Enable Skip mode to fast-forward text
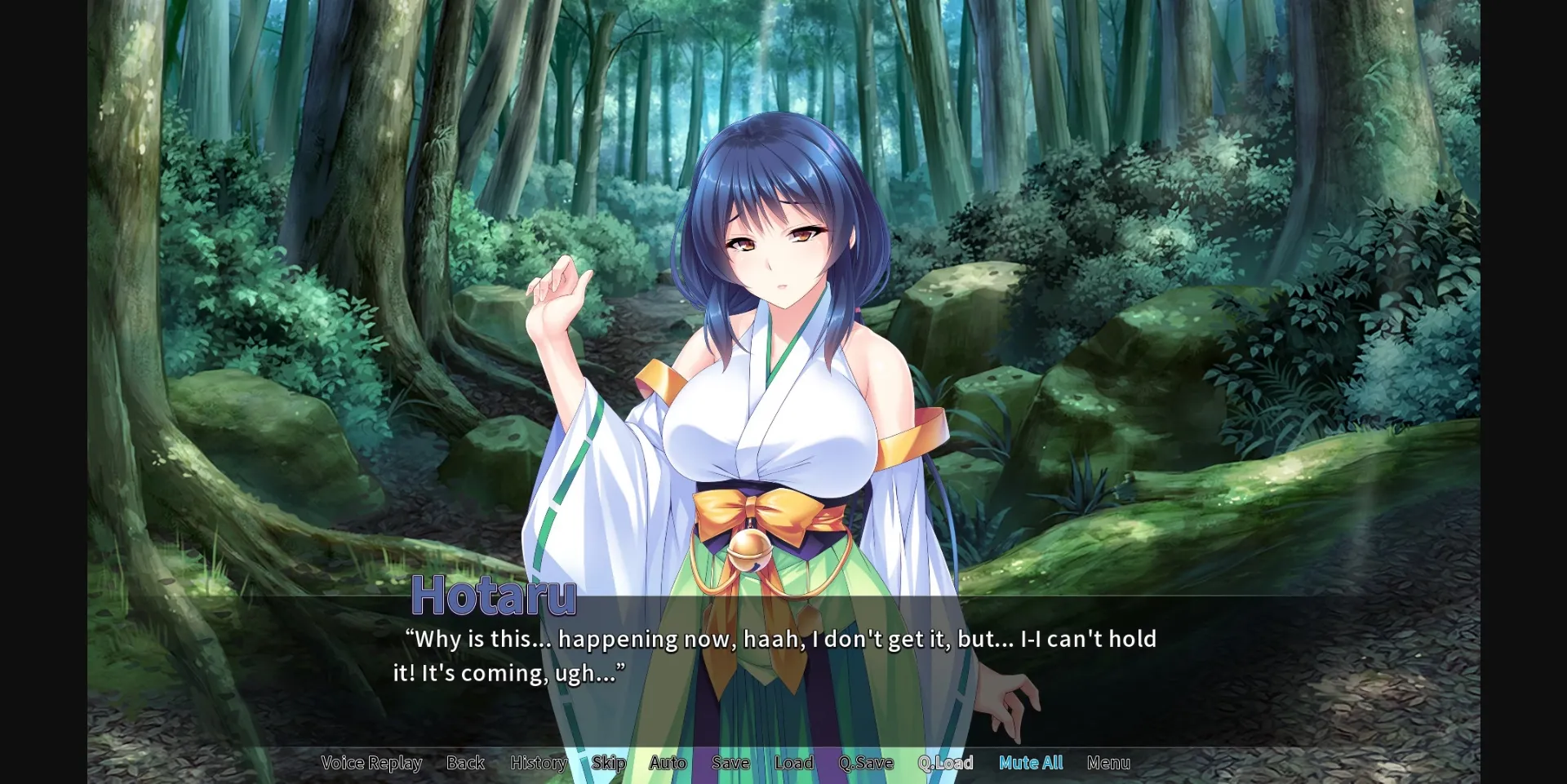Image resolution: width=1567 pixels, height=784 pixels. (x=608, y=763)
